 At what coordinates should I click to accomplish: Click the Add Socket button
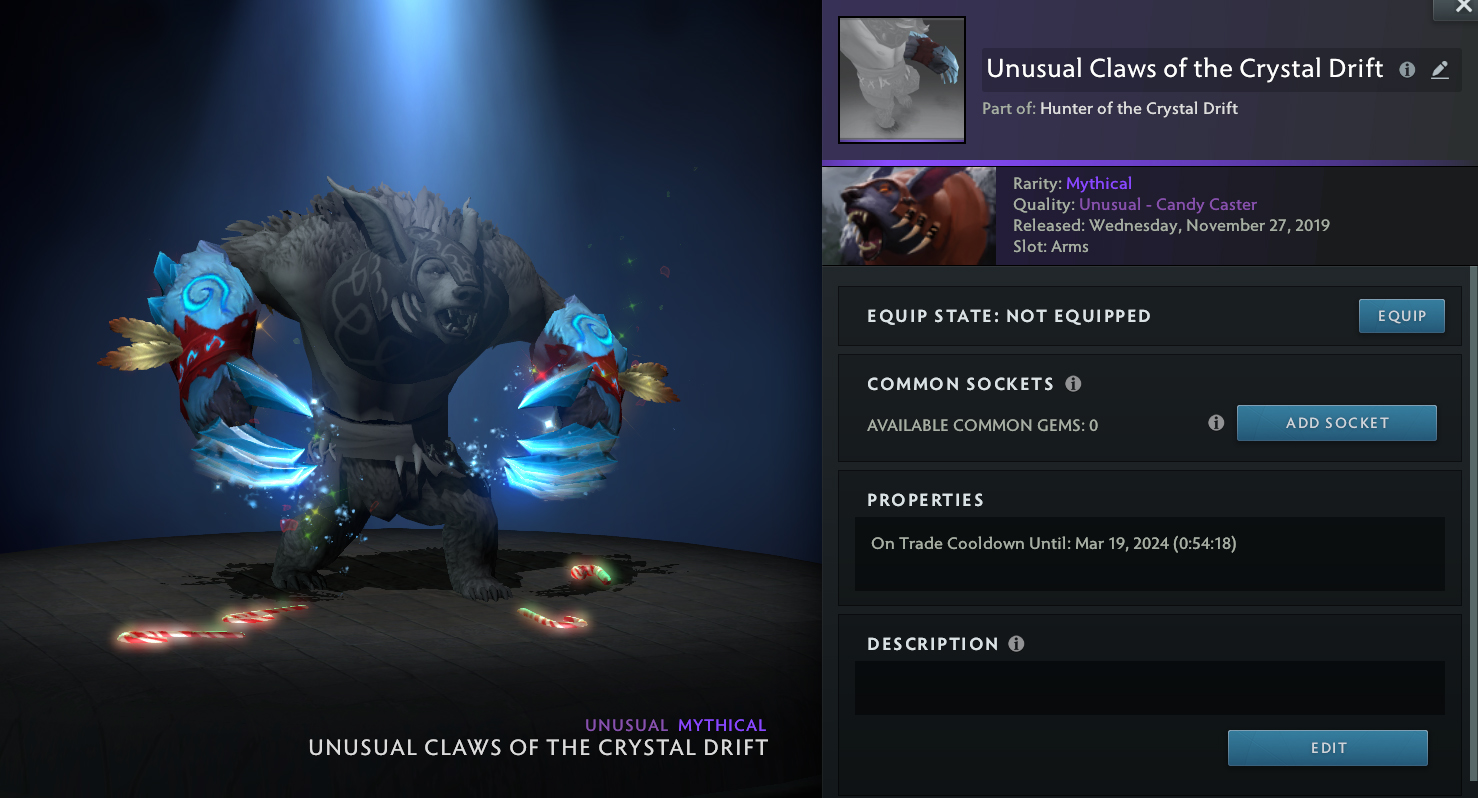1336,423
